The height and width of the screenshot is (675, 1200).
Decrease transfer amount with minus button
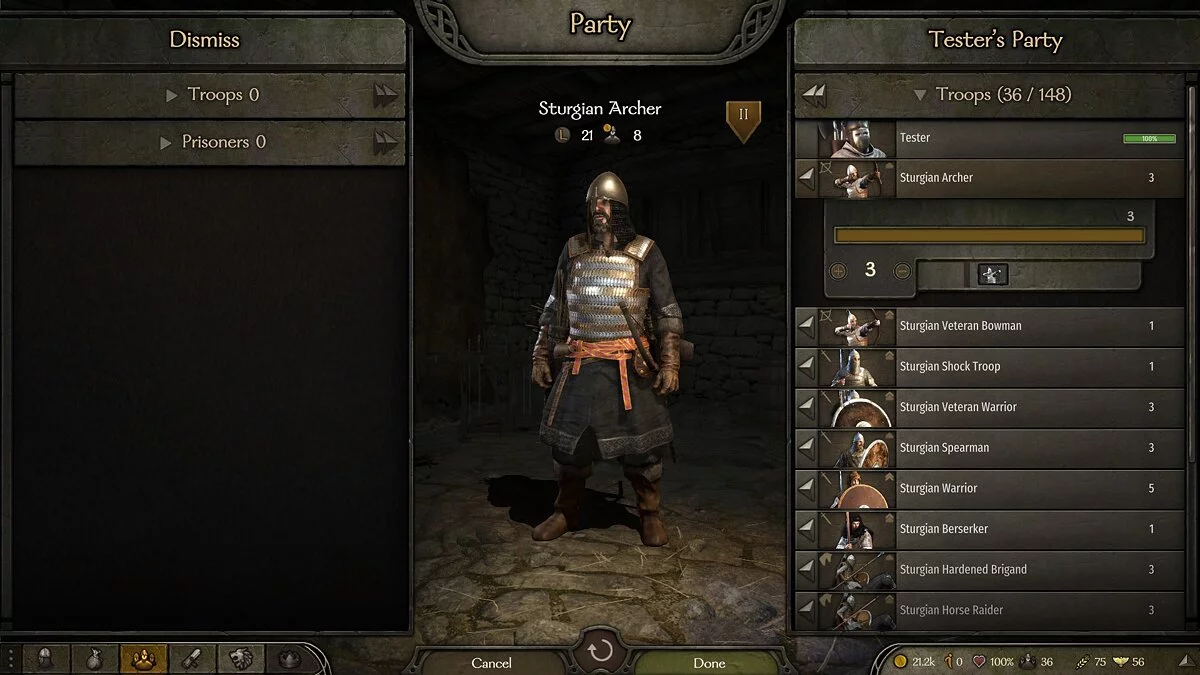tap(902, 270)
